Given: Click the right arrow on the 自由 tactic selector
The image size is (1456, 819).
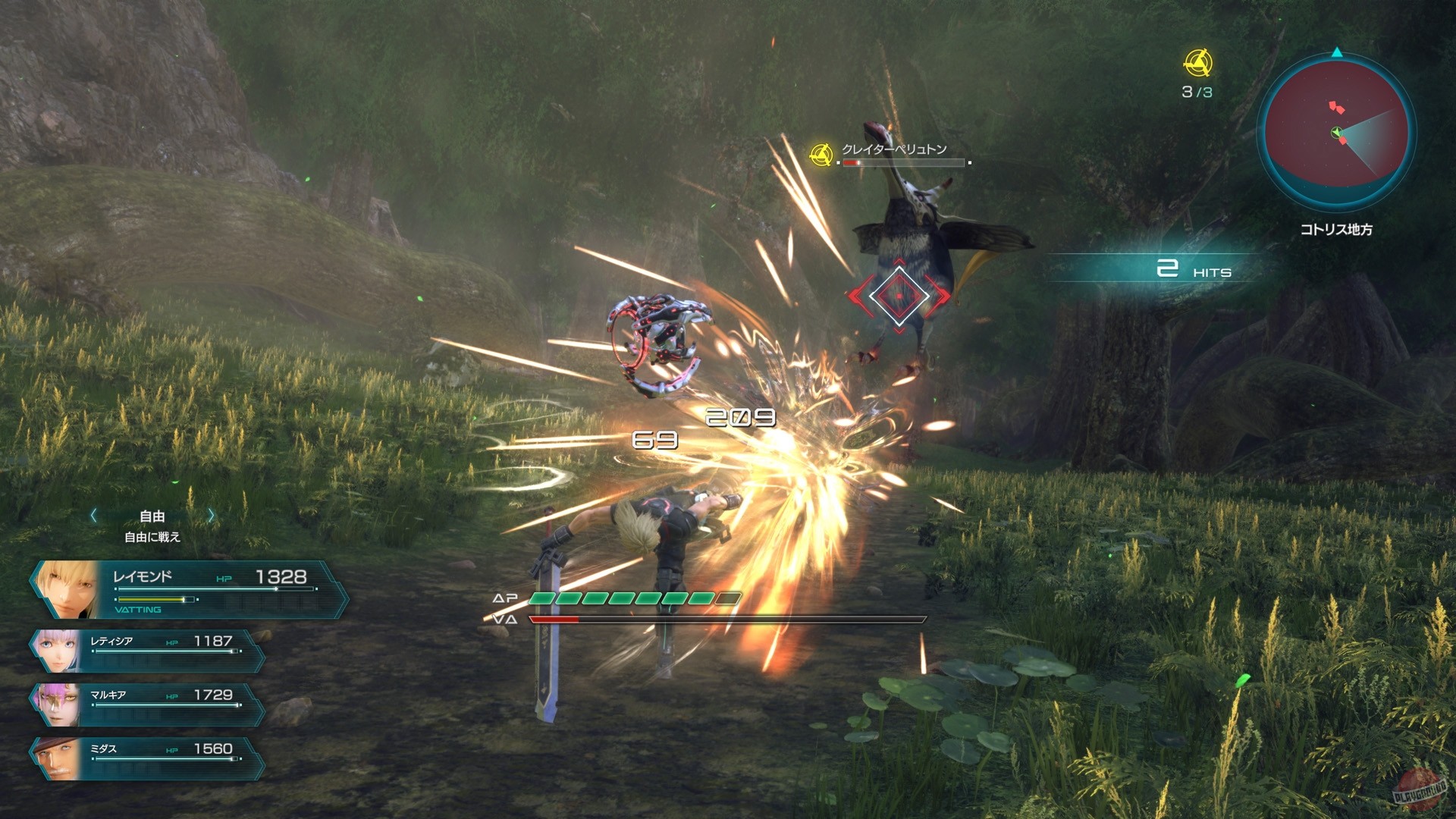Looking at the screenshot, I should (x=211, y=515).
